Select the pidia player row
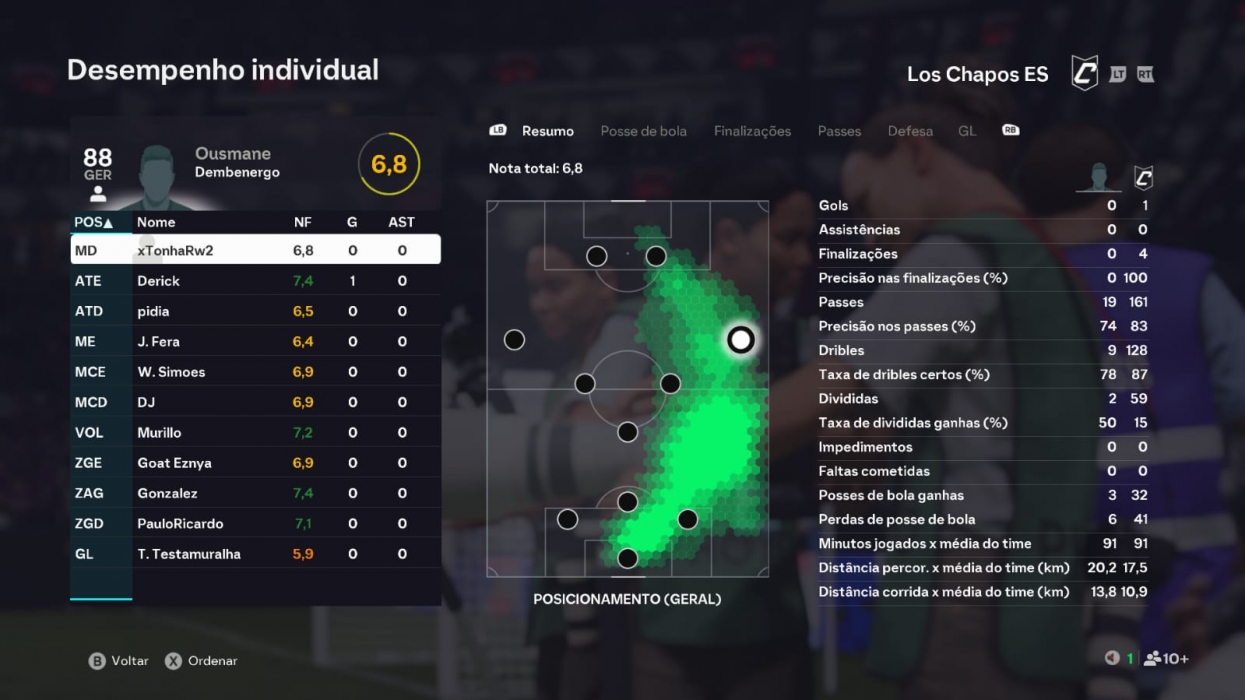The height and width of the screenshot is (700, 1245). click(x=255, y=311)
